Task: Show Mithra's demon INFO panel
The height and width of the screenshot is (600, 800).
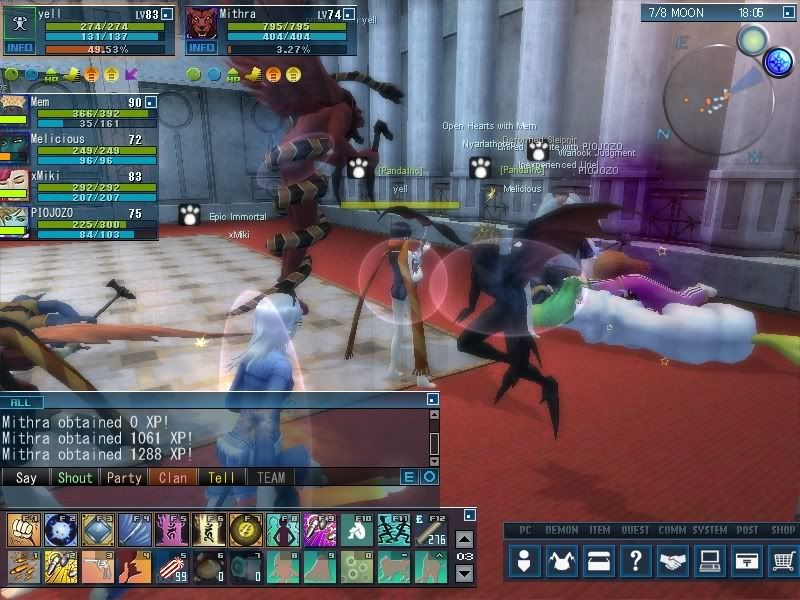Action: tap(202, 47)
